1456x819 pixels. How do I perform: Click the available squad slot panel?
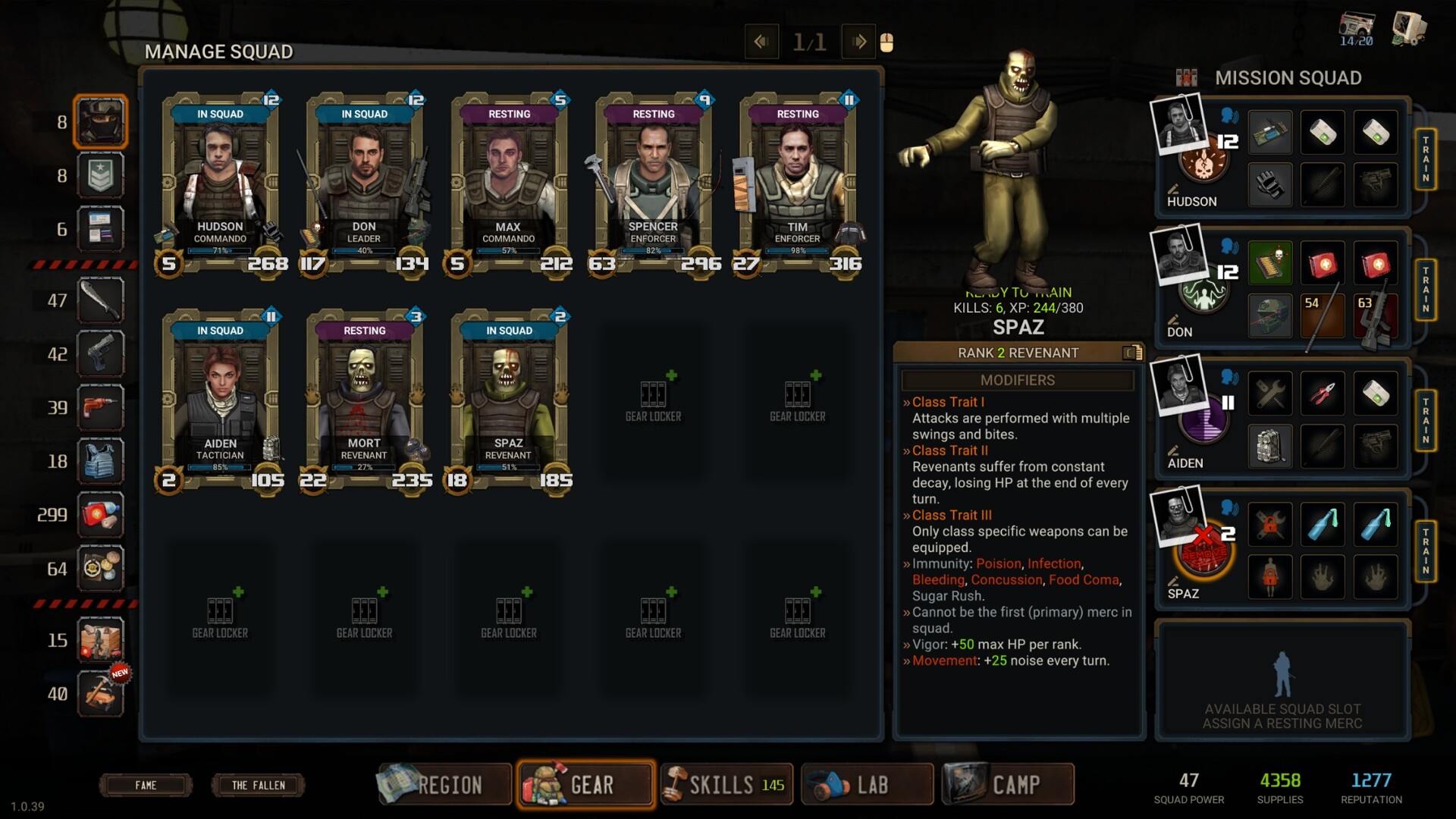pos(1282,680)
